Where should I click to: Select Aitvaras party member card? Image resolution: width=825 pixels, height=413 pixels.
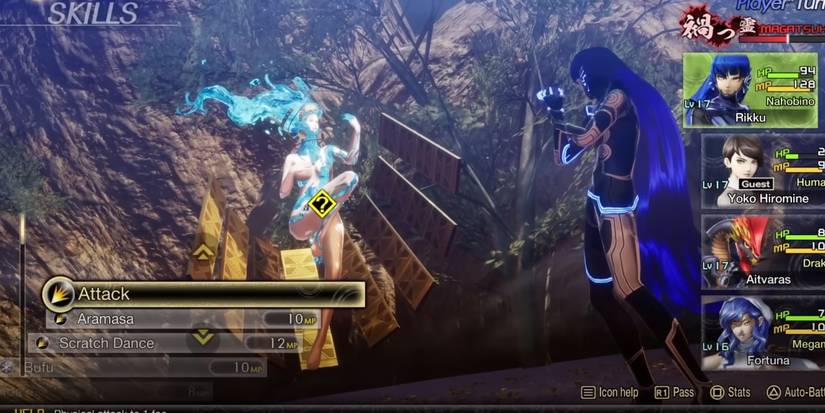pyautogui.click(x=760, y=252)
